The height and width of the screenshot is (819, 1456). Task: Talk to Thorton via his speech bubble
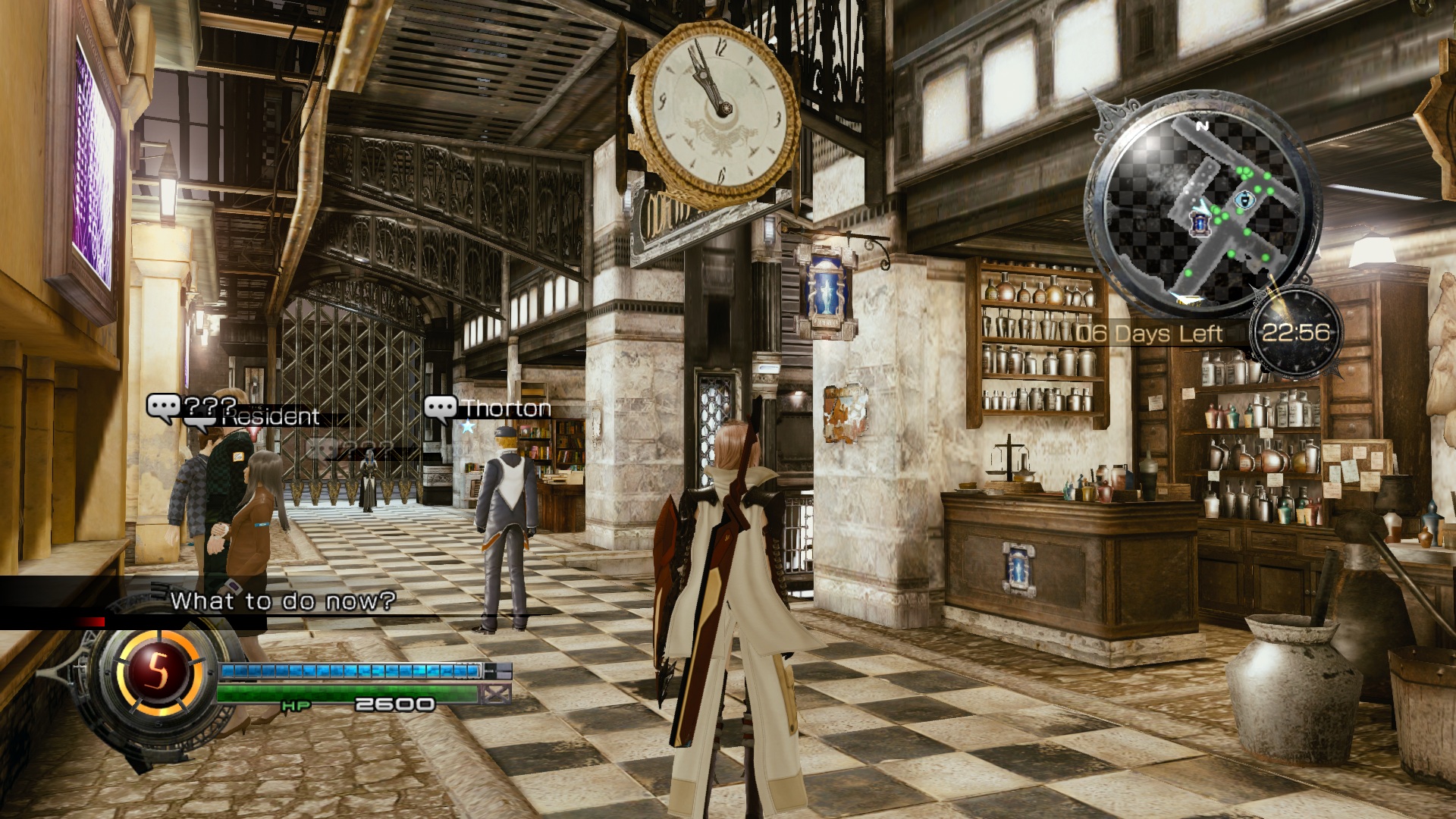pos(441,409)
